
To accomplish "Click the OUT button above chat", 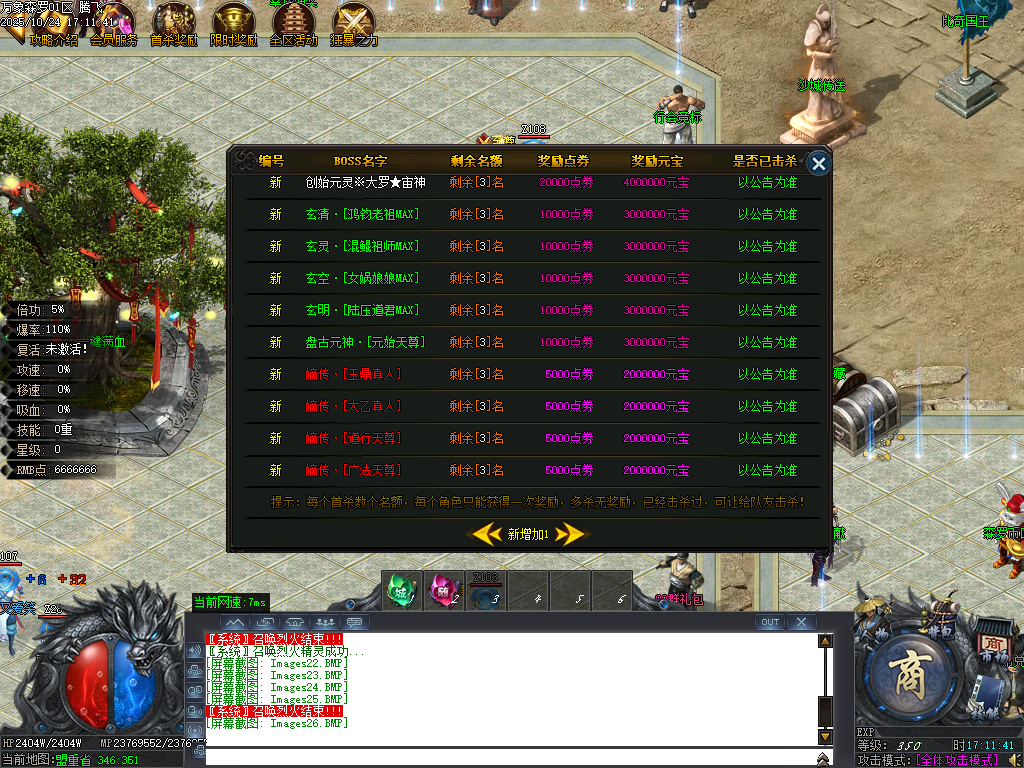I will point(770,622).
